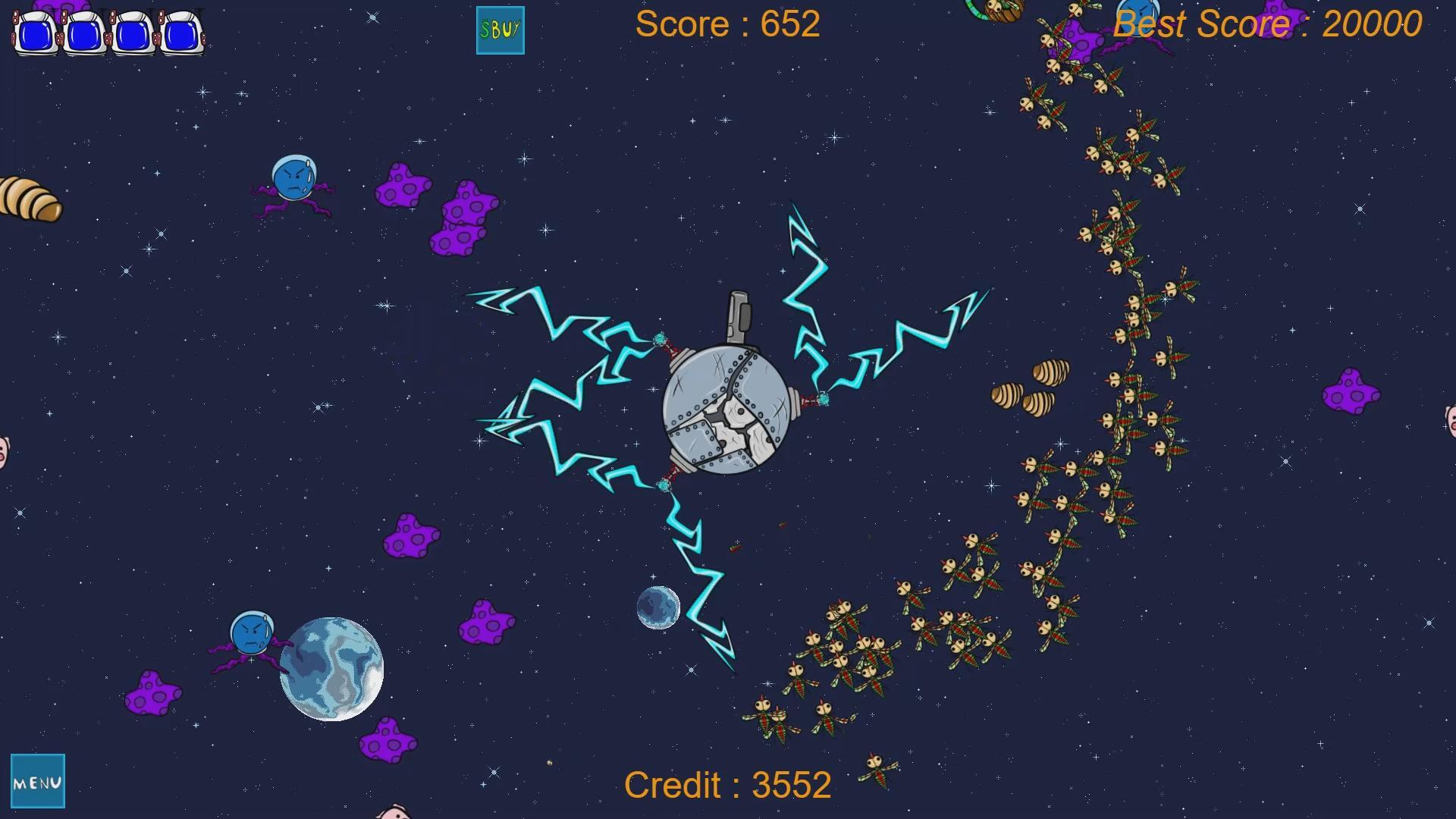
Task: Open the MENU button
Action: (39, 781)
